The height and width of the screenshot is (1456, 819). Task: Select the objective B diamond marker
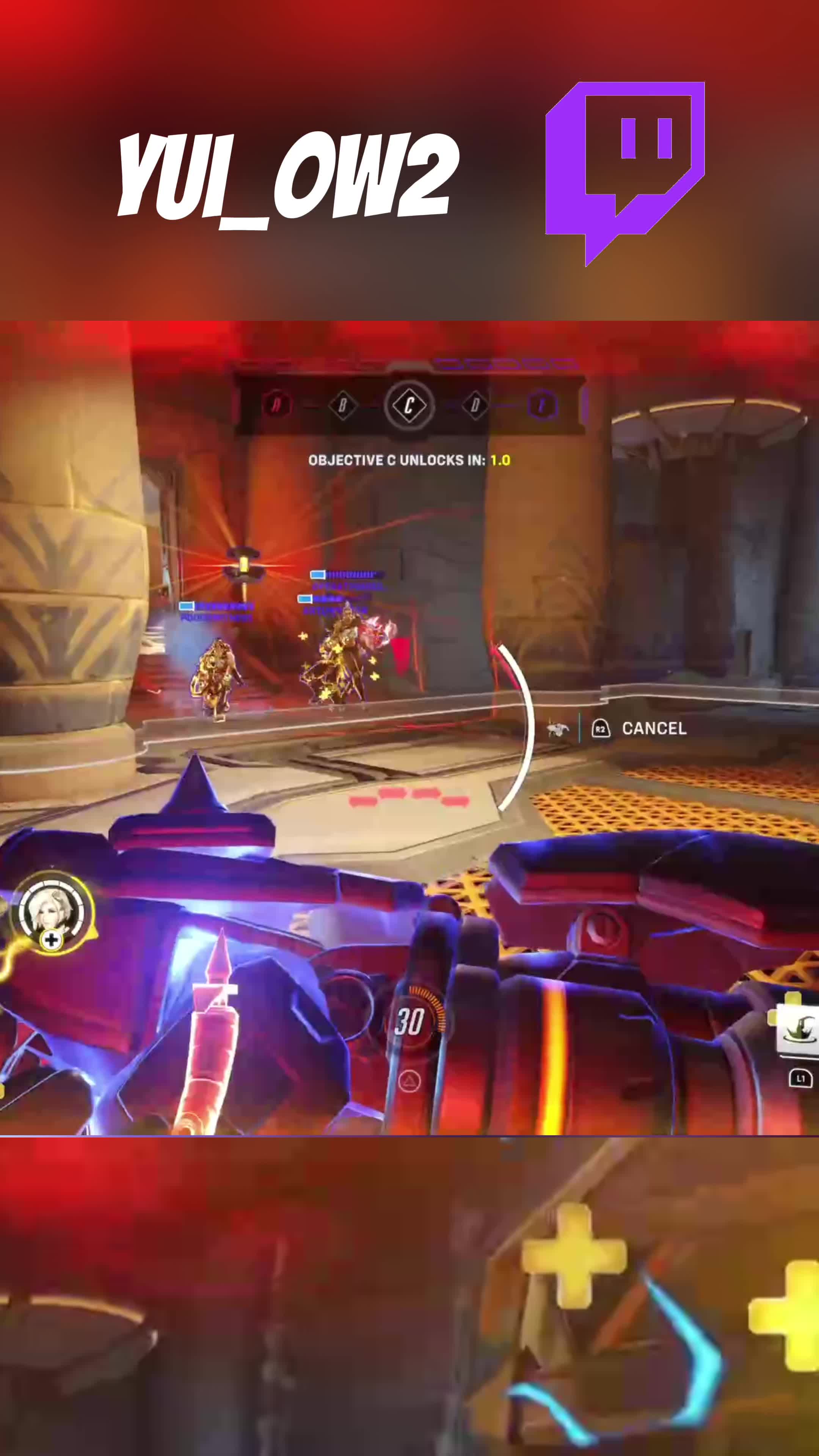[343, 405]
